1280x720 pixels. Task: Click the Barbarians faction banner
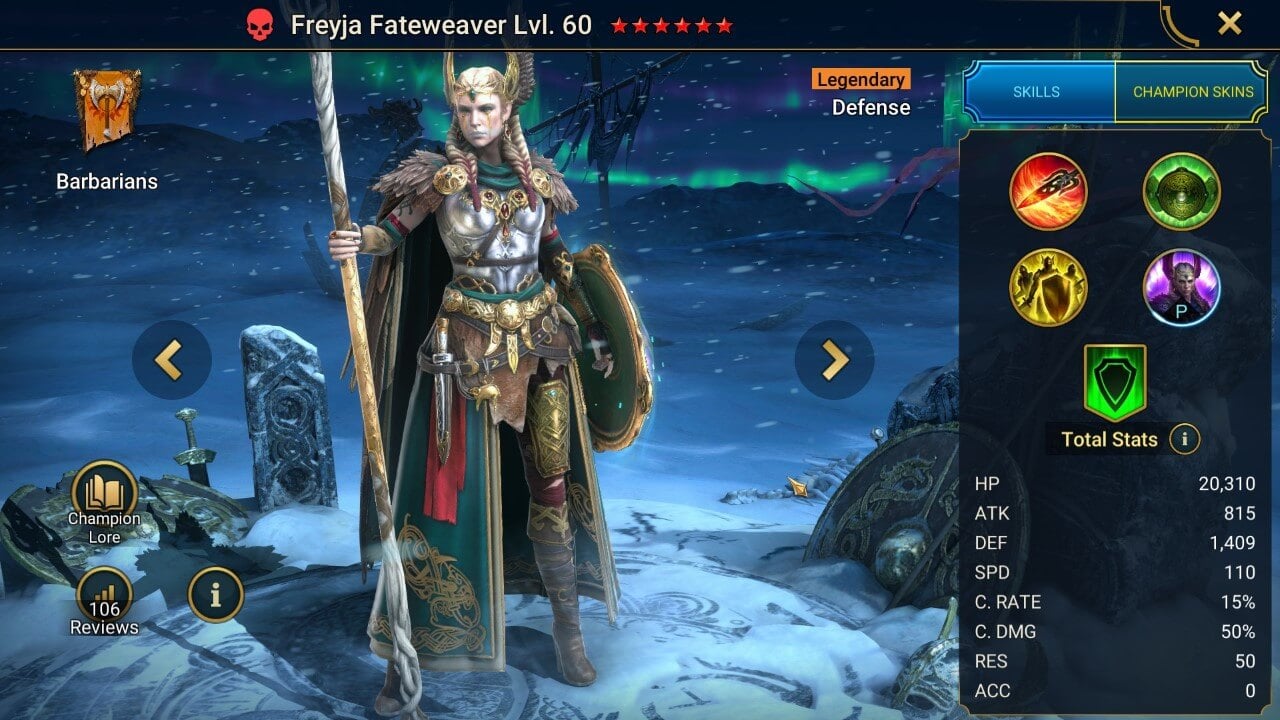(107, 112)
